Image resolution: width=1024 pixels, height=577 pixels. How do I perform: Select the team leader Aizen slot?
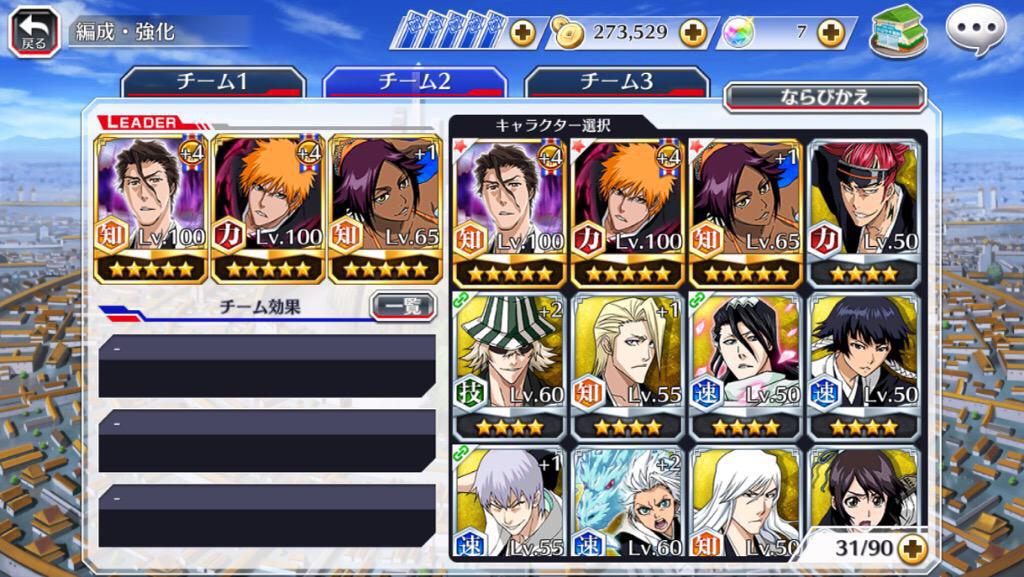[151, 209]
